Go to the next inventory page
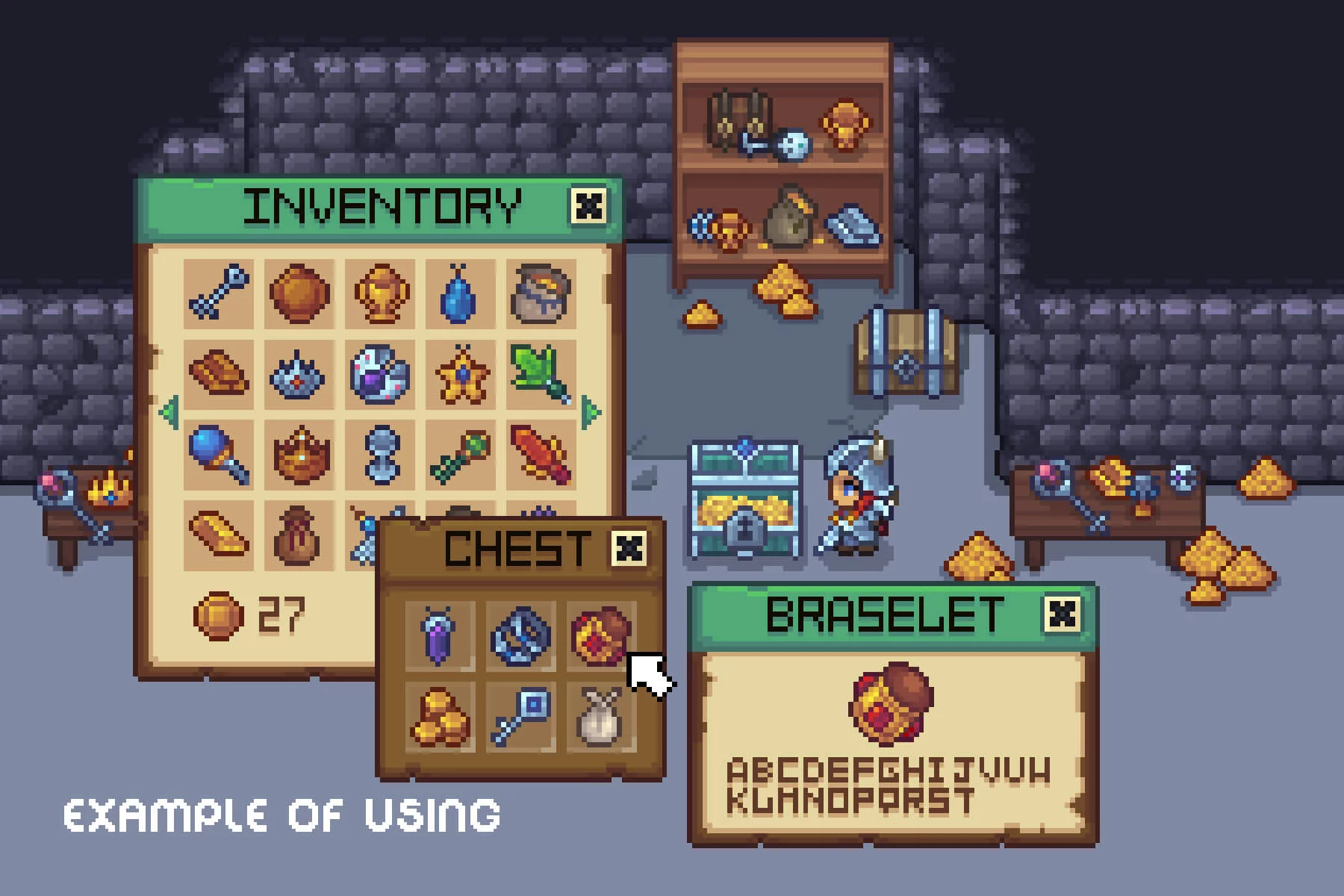Image resolution: width=1344 pixels, height=896 pixels. click(591, 411)
